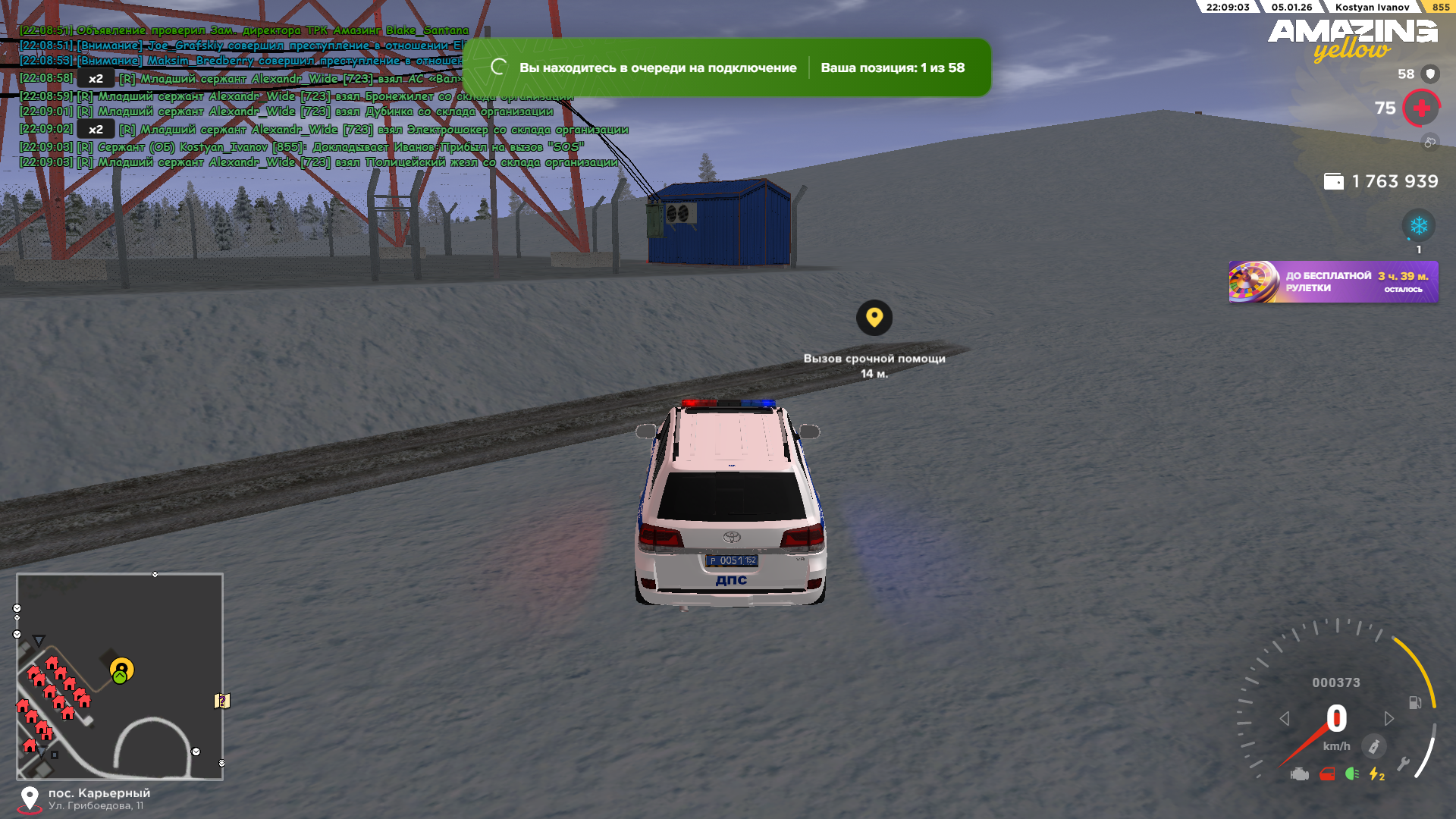Click the queue position notification banner
The height and width of the screenshot is (819, 1456).
[726, 67]
